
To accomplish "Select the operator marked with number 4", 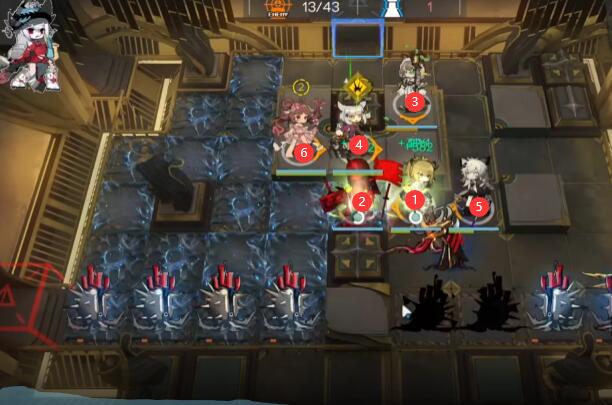I will coord(357,133).
